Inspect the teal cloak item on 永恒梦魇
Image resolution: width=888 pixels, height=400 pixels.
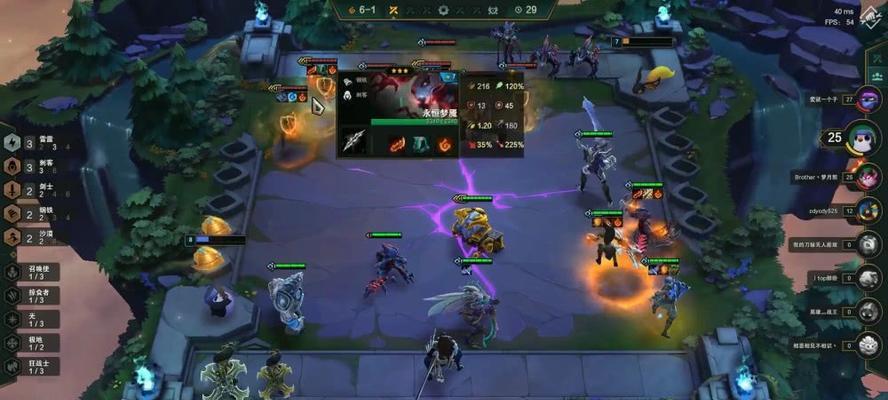421,143
